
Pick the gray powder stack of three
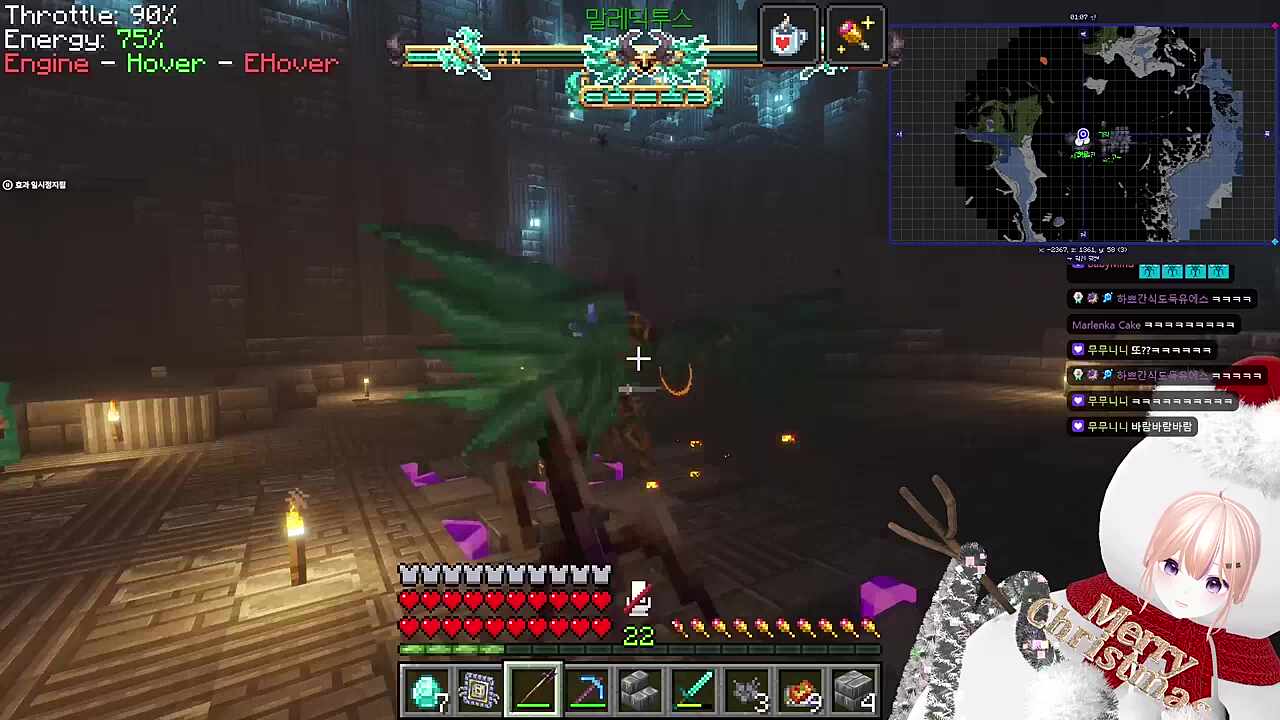pos(748,691)
